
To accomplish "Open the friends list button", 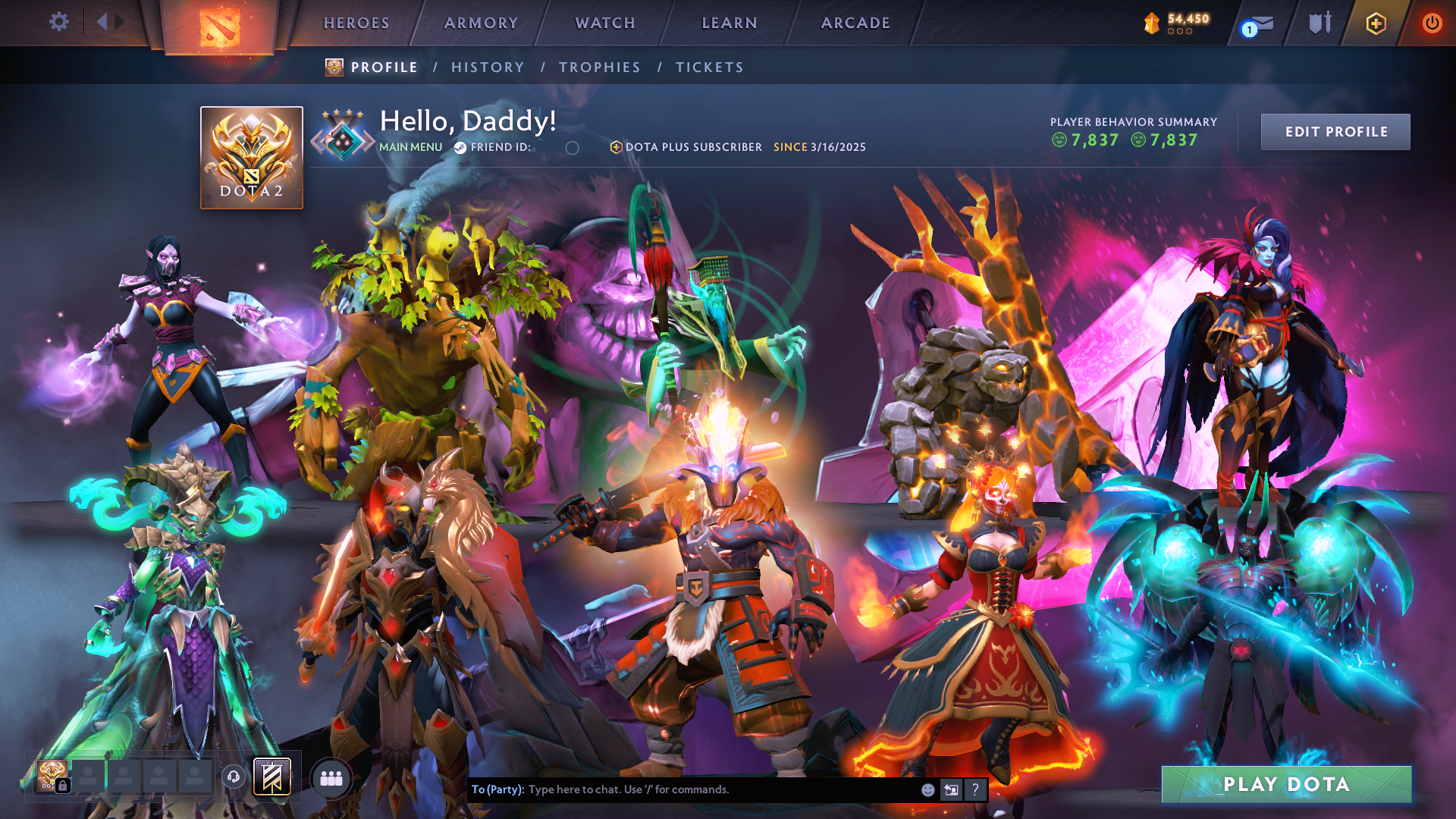I will pos(331,778).
